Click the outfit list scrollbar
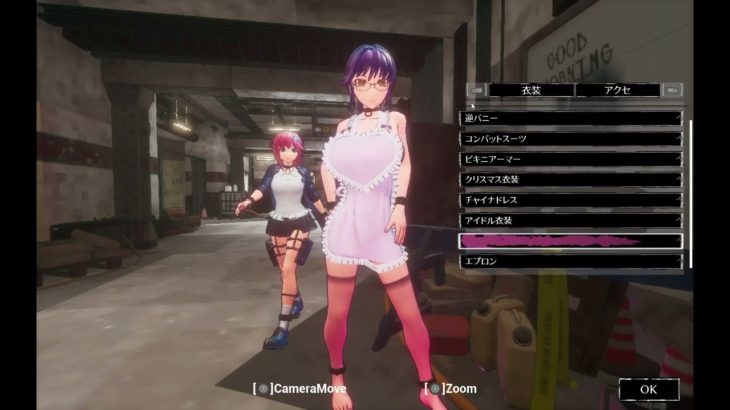The width and height of the screenshot is (730, 410). 690,190
